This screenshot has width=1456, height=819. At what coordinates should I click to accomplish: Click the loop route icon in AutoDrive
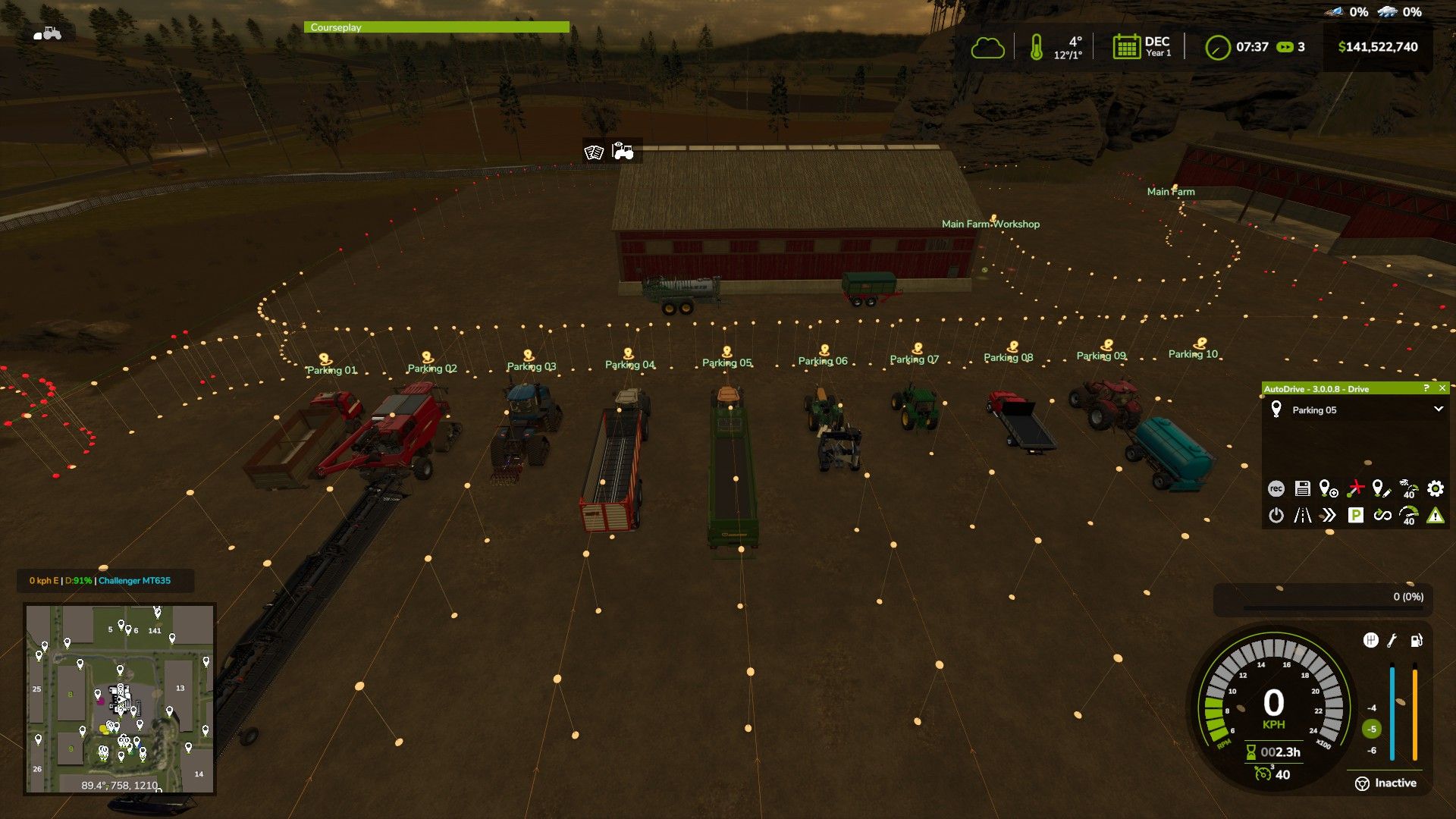[x=1382, y=514]
